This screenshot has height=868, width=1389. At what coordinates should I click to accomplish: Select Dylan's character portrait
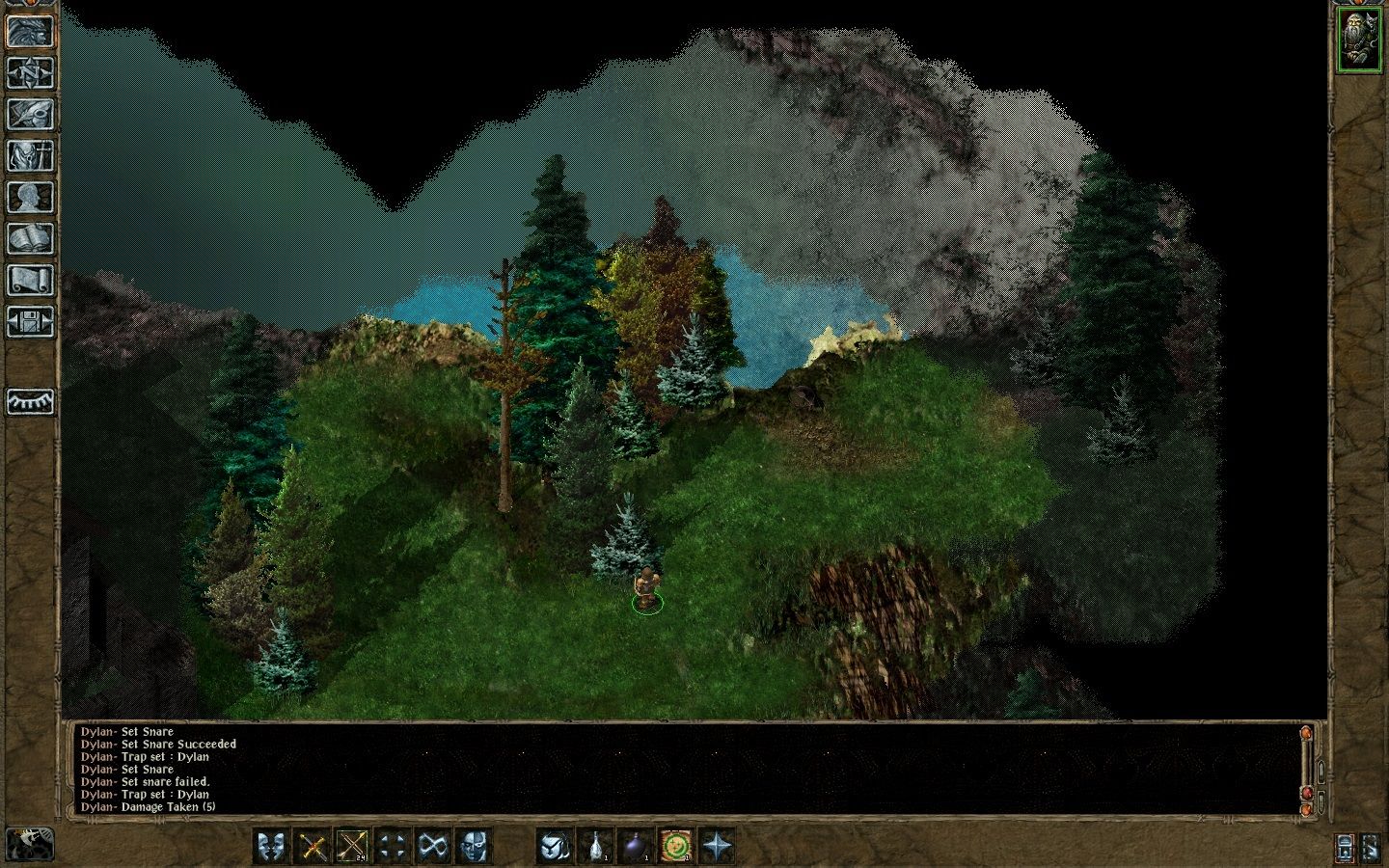tap(1358, 41)
